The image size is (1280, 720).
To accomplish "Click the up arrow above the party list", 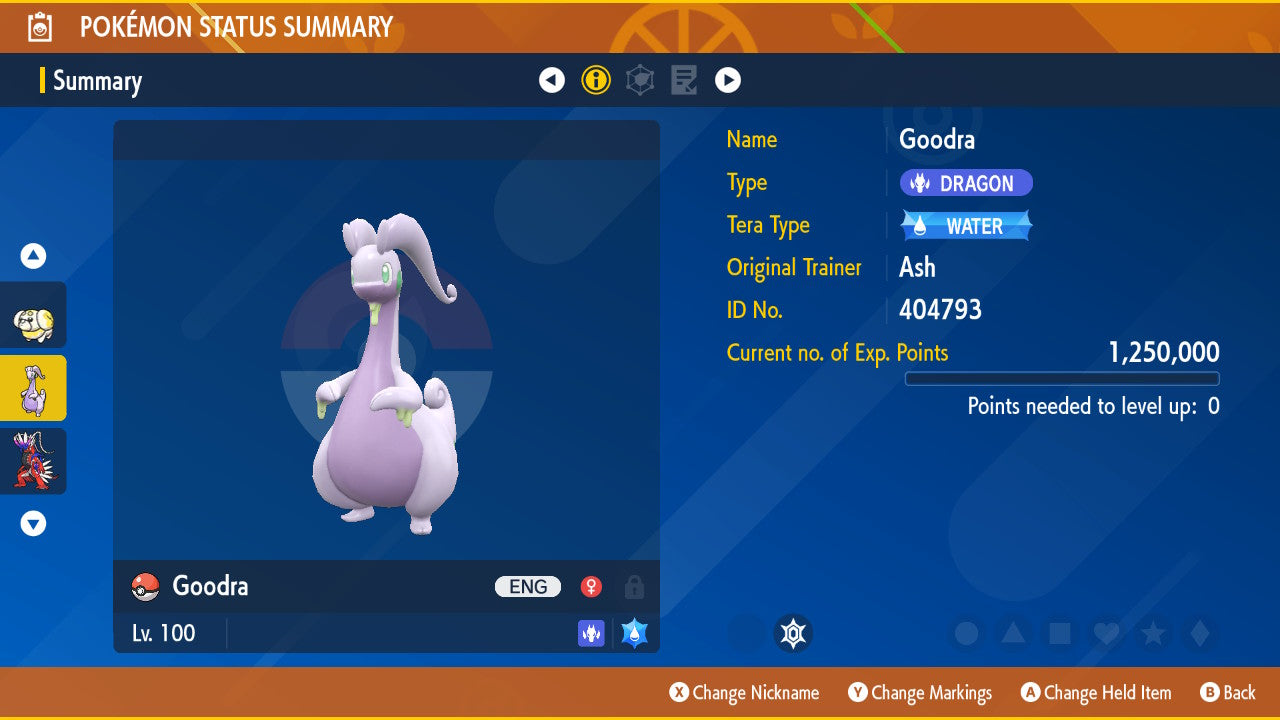I will coord(32,256).
